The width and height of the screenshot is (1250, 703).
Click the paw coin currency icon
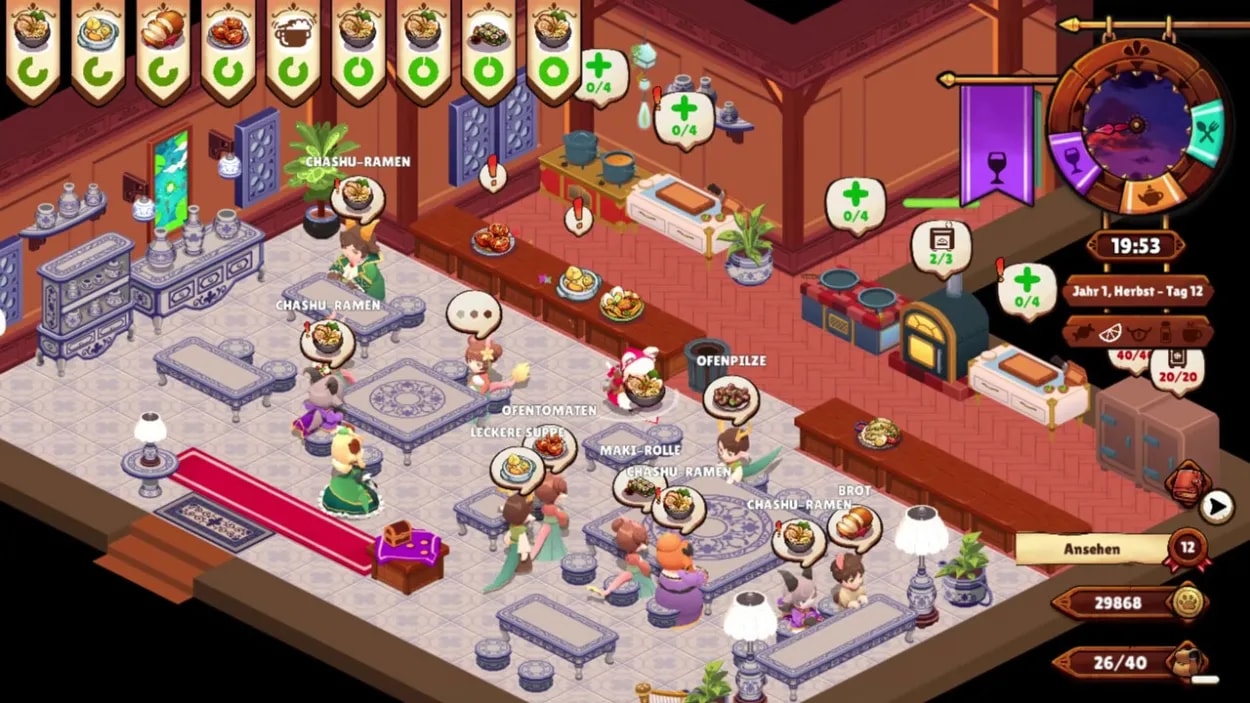tap(1187, 602)
